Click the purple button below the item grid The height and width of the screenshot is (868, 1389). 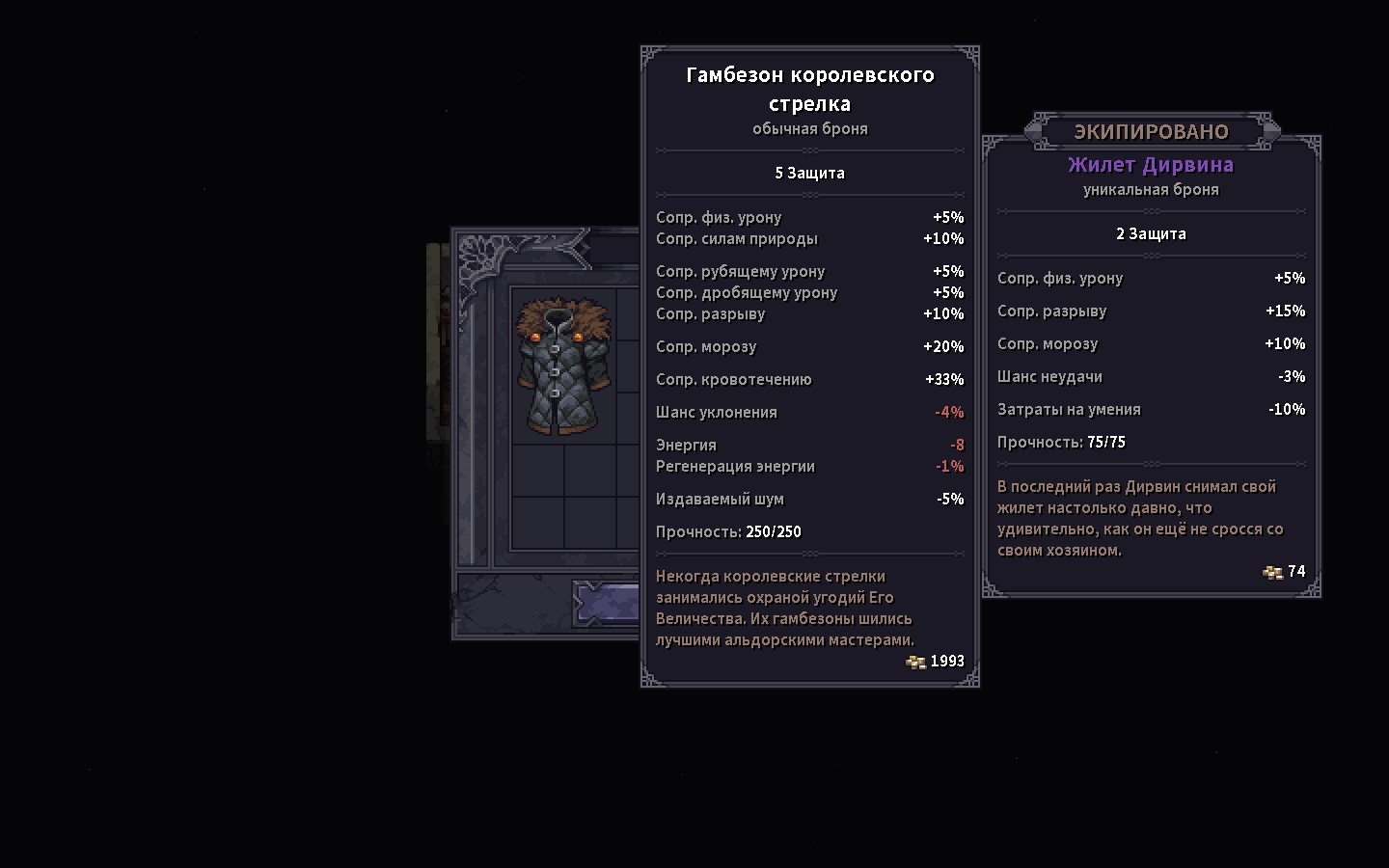pyautogui.click(x=607, y=605)
